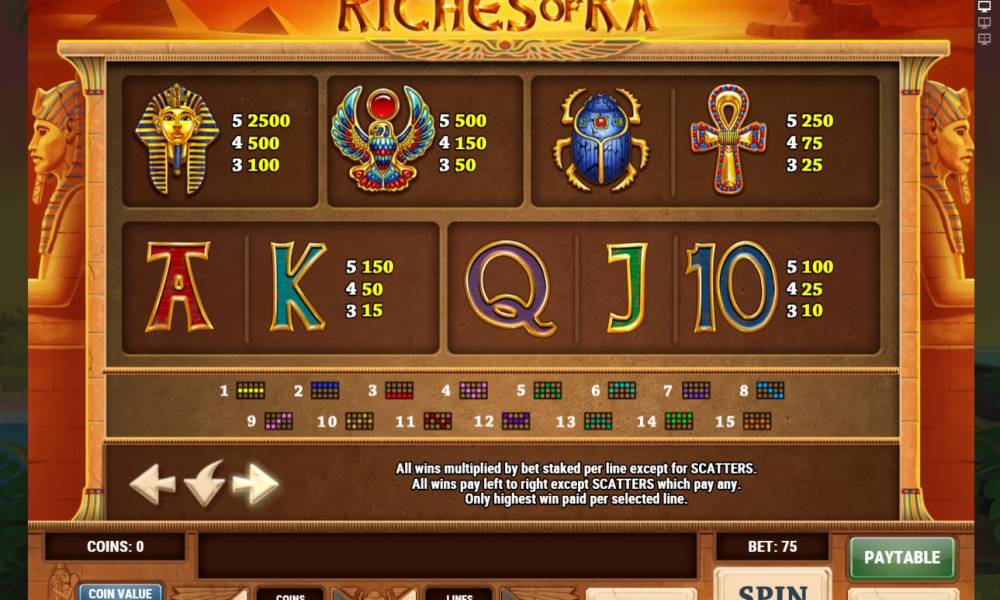
Task: Show payline 1 pattern
Action: (x=250, y=391)
